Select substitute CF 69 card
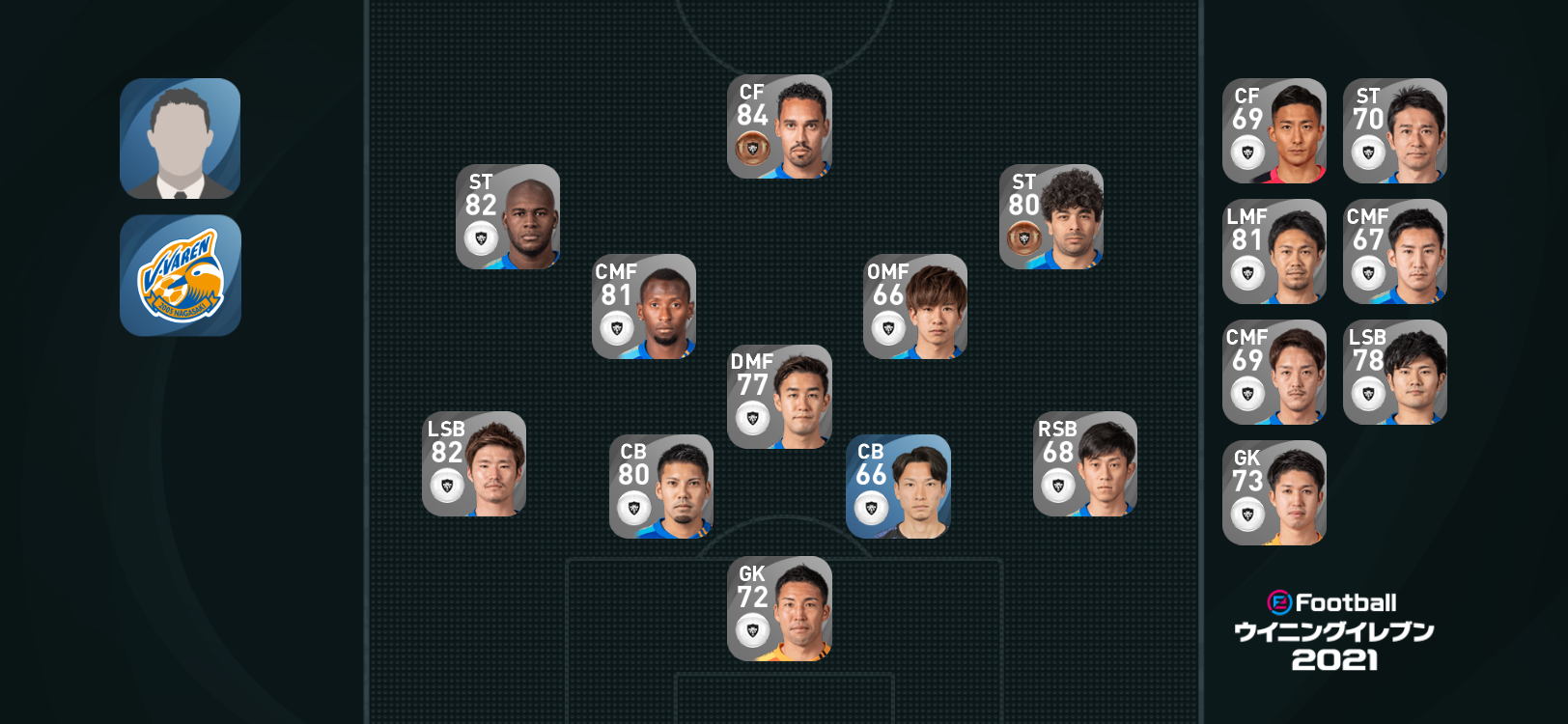The height and width of the screenshot is (724, 1568). click(1274, 130)
